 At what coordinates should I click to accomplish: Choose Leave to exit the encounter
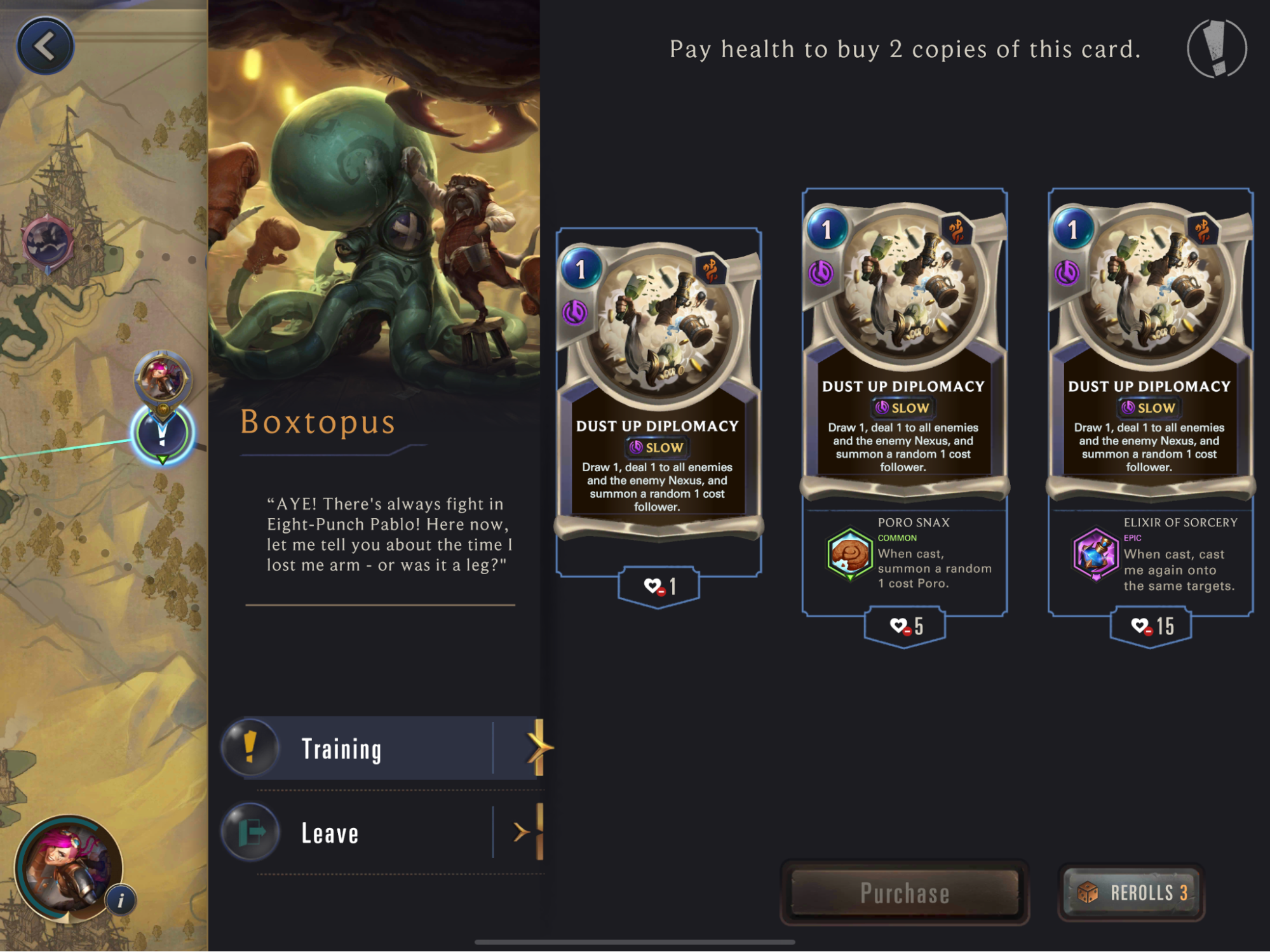coord(384,832)
